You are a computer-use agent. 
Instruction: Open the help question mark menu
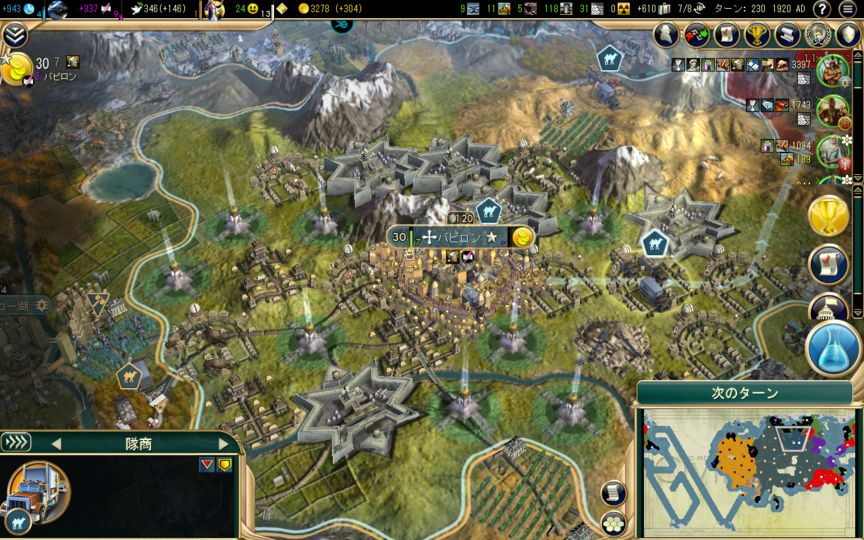pyautogui.click(x=822, y=9)
